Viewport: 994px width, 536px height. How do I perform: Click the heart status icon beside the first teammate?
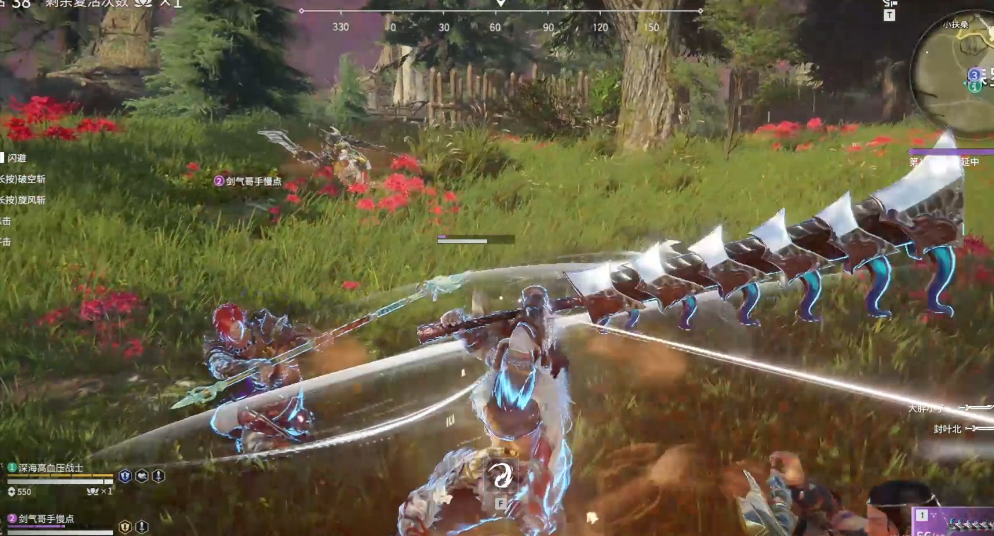142,476
